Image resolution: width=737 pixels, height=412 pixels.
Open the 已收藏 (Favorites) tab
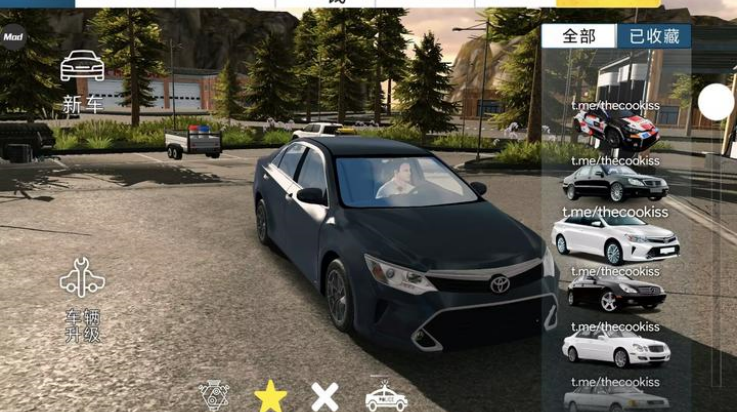[x=654, y=37]
